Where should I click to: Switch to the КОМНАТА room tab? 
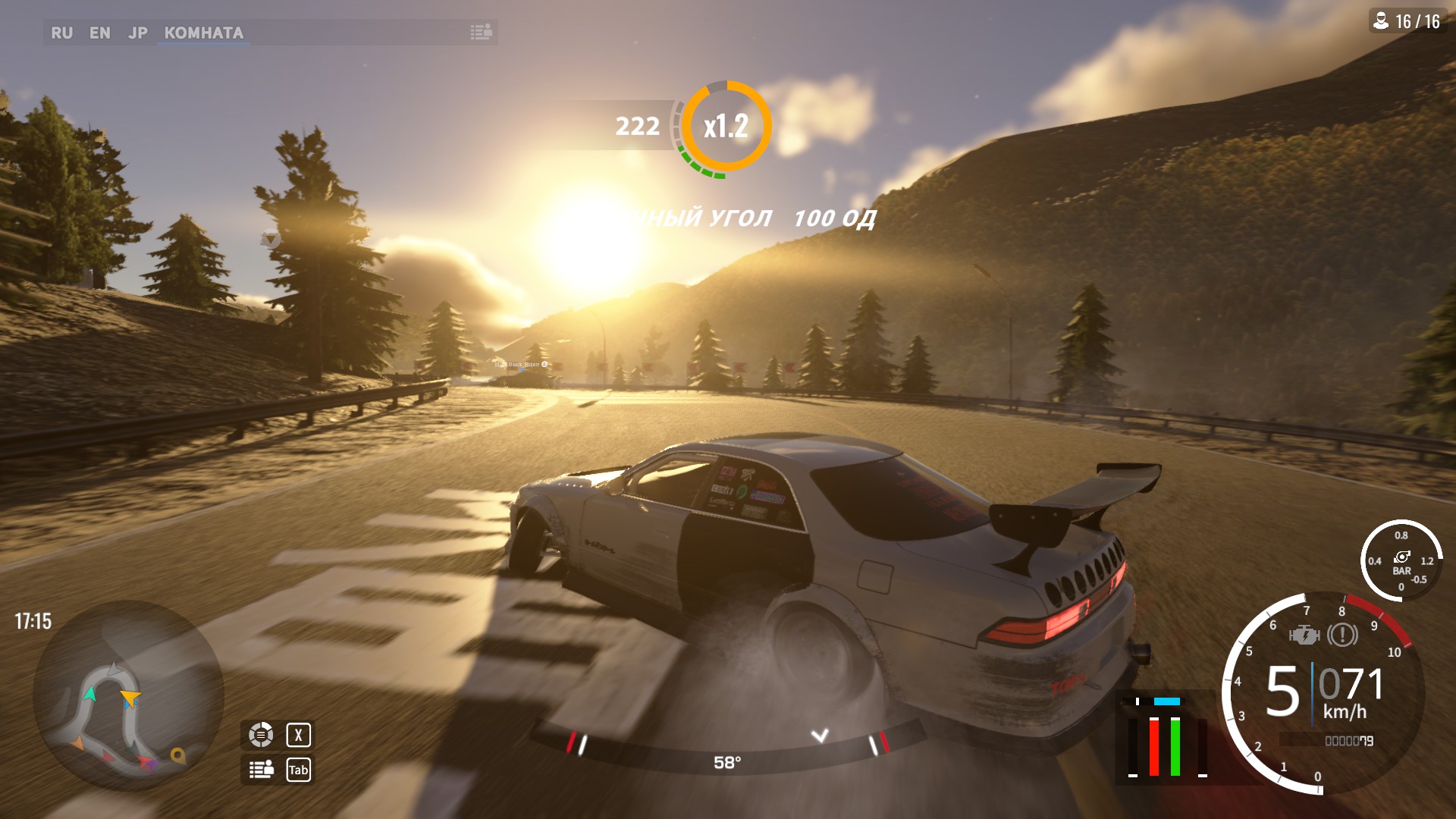coord(203,33)
